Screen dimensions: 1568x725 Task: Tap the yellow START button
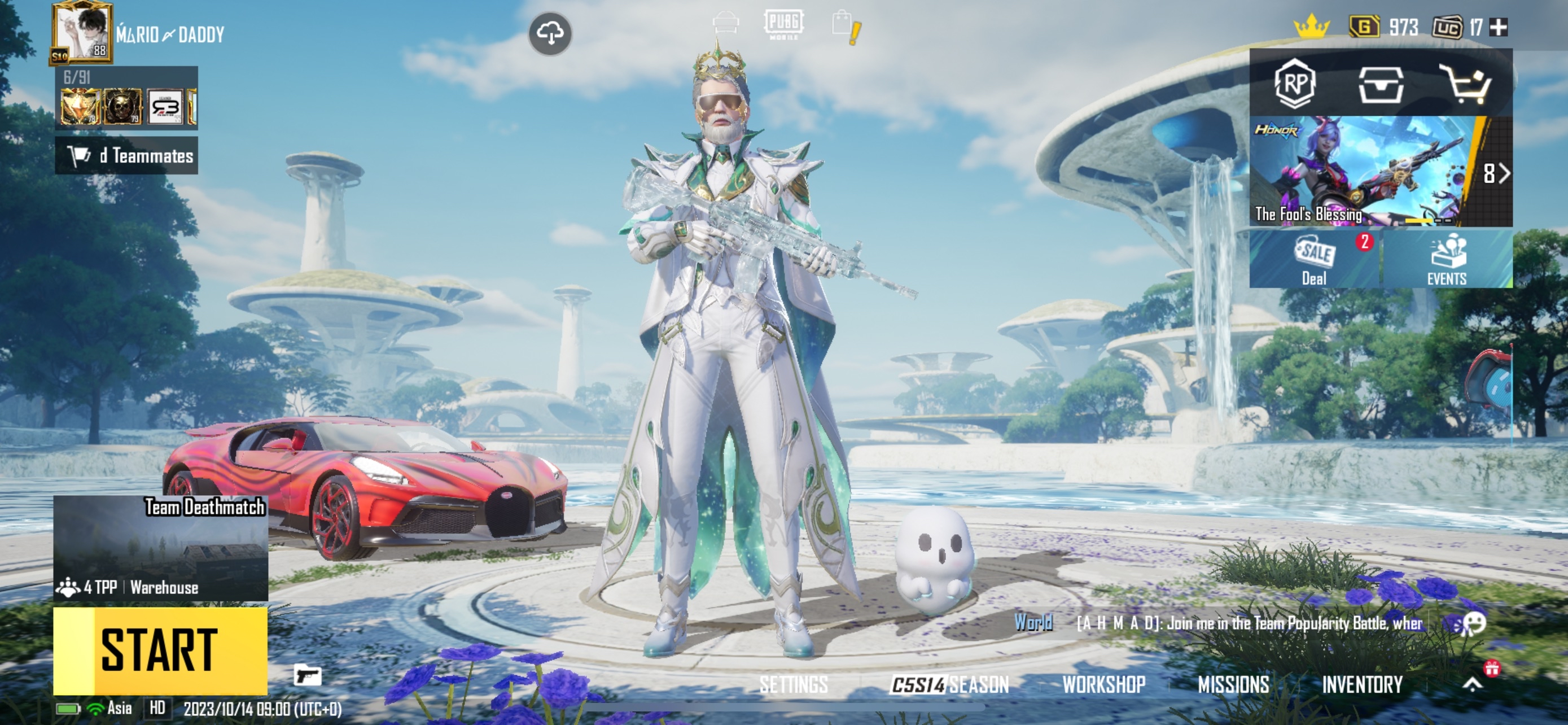click(160, 650)
